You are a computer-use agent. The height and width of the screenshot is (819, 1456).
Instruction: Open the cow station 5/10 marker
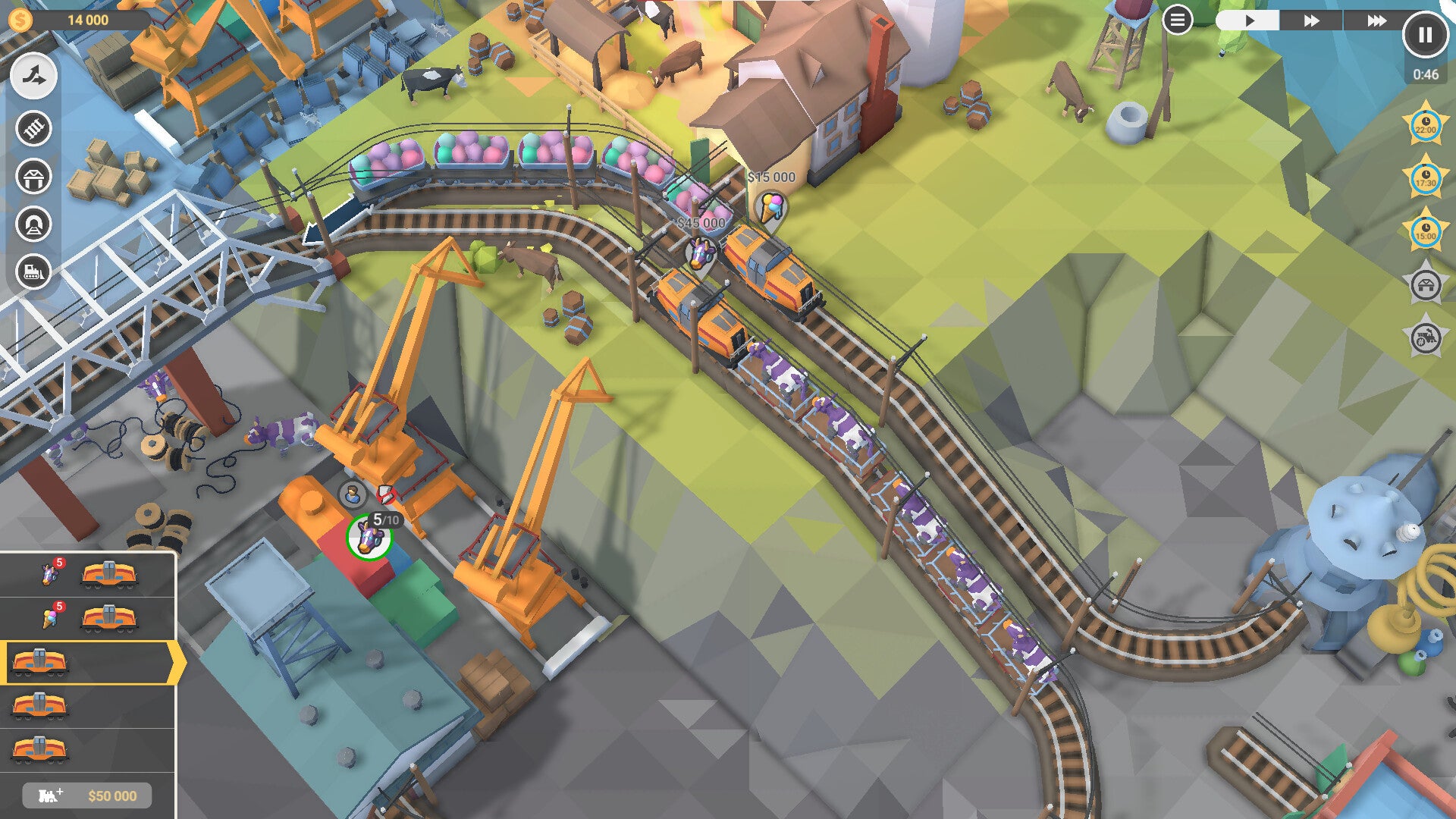pos(369,537)
